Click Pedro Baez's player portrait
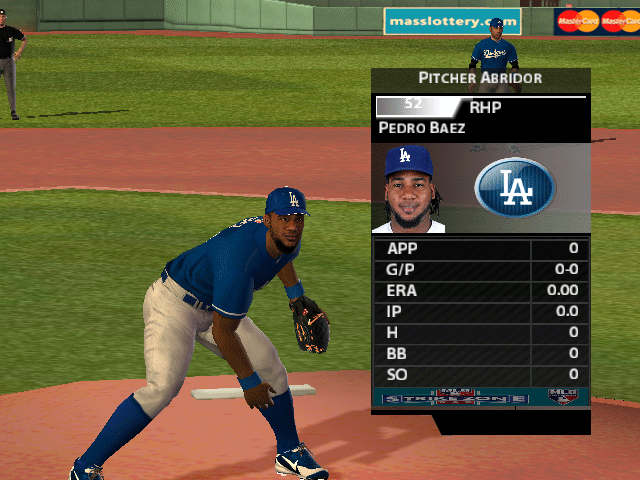 (x=410, y=189)
